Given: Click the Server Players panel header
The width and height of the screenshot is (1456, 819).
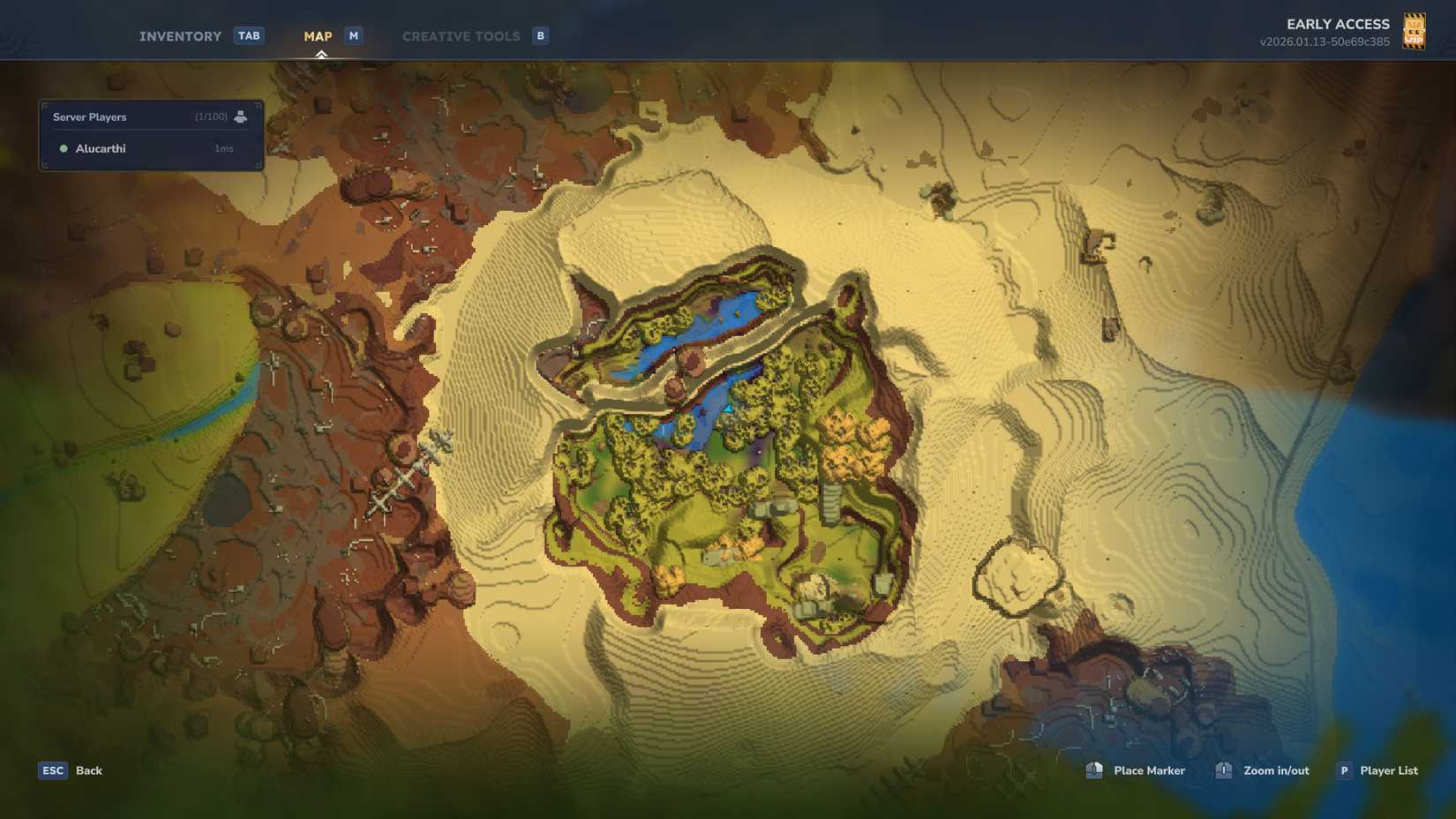Looking at the screenshot, I should tap(89, 116).
